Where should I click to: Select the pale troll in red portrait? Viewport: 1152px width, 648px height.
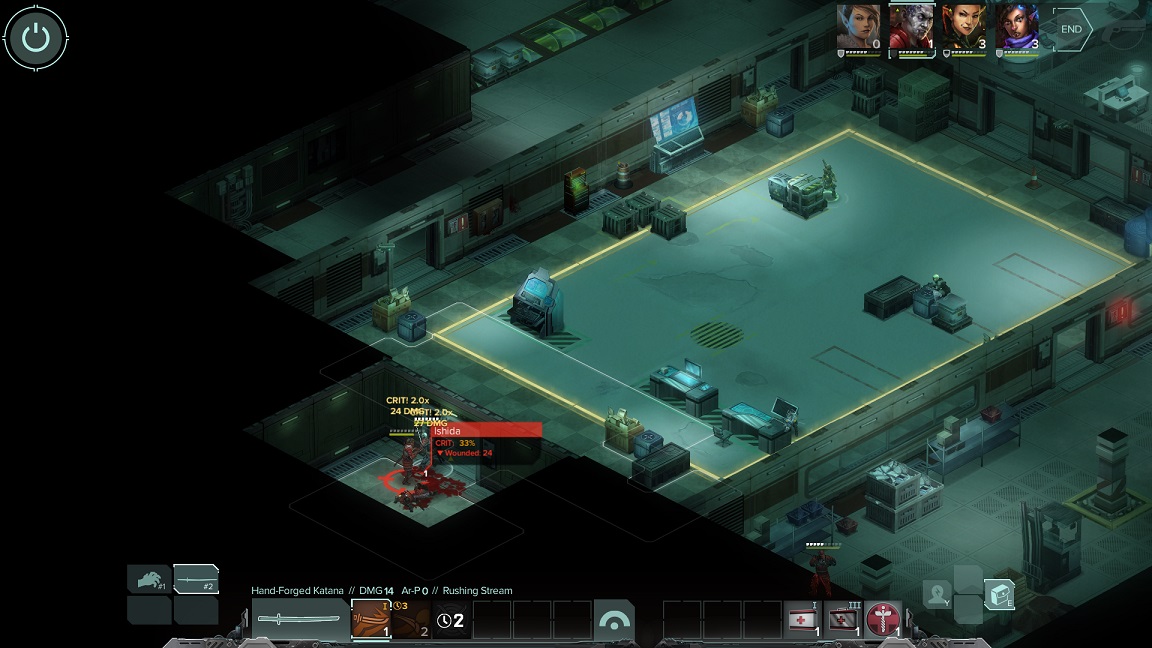[x=911, y=27]
